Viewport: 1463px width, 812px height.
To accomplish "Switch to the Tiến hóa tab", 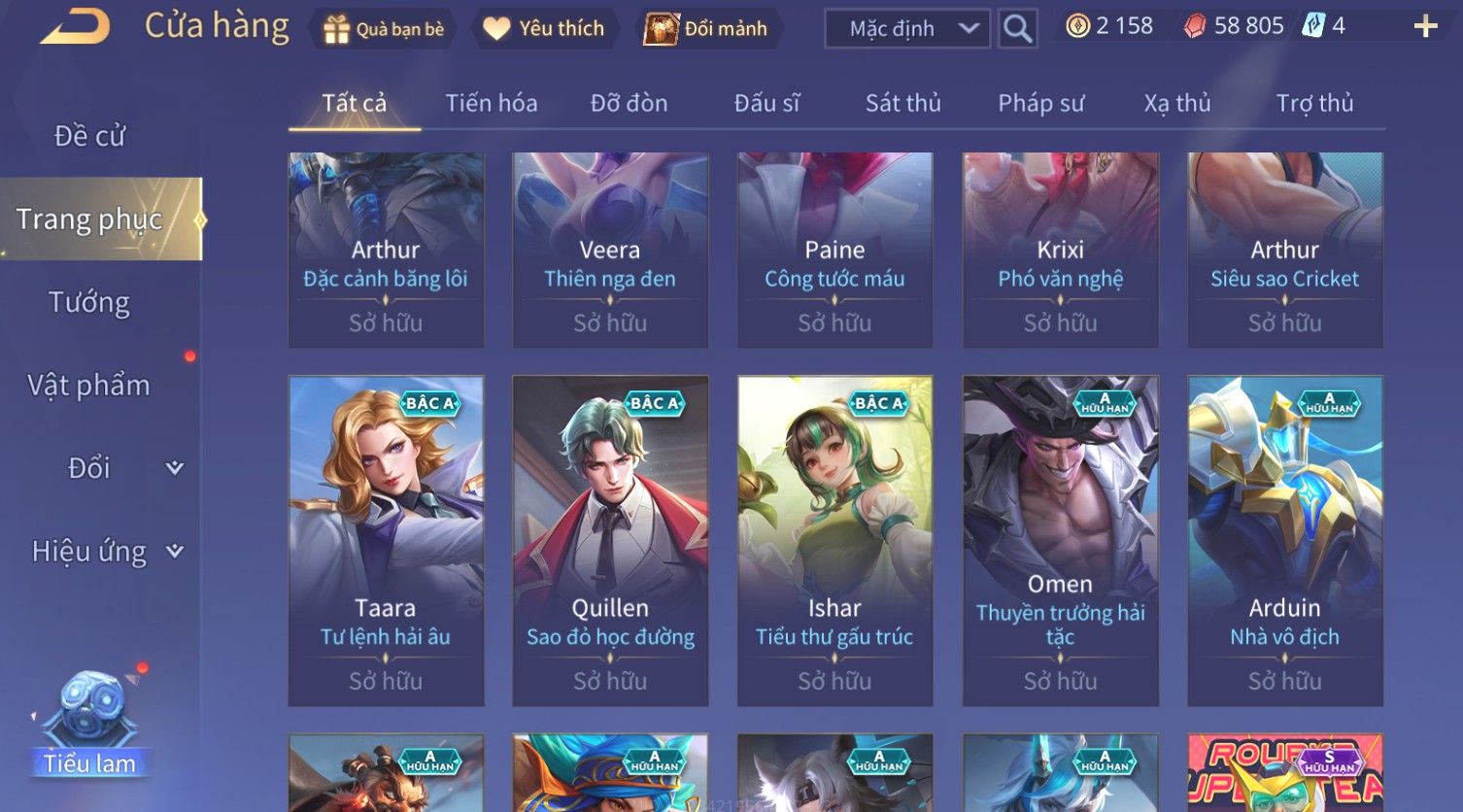I will [x=491, y=103].
